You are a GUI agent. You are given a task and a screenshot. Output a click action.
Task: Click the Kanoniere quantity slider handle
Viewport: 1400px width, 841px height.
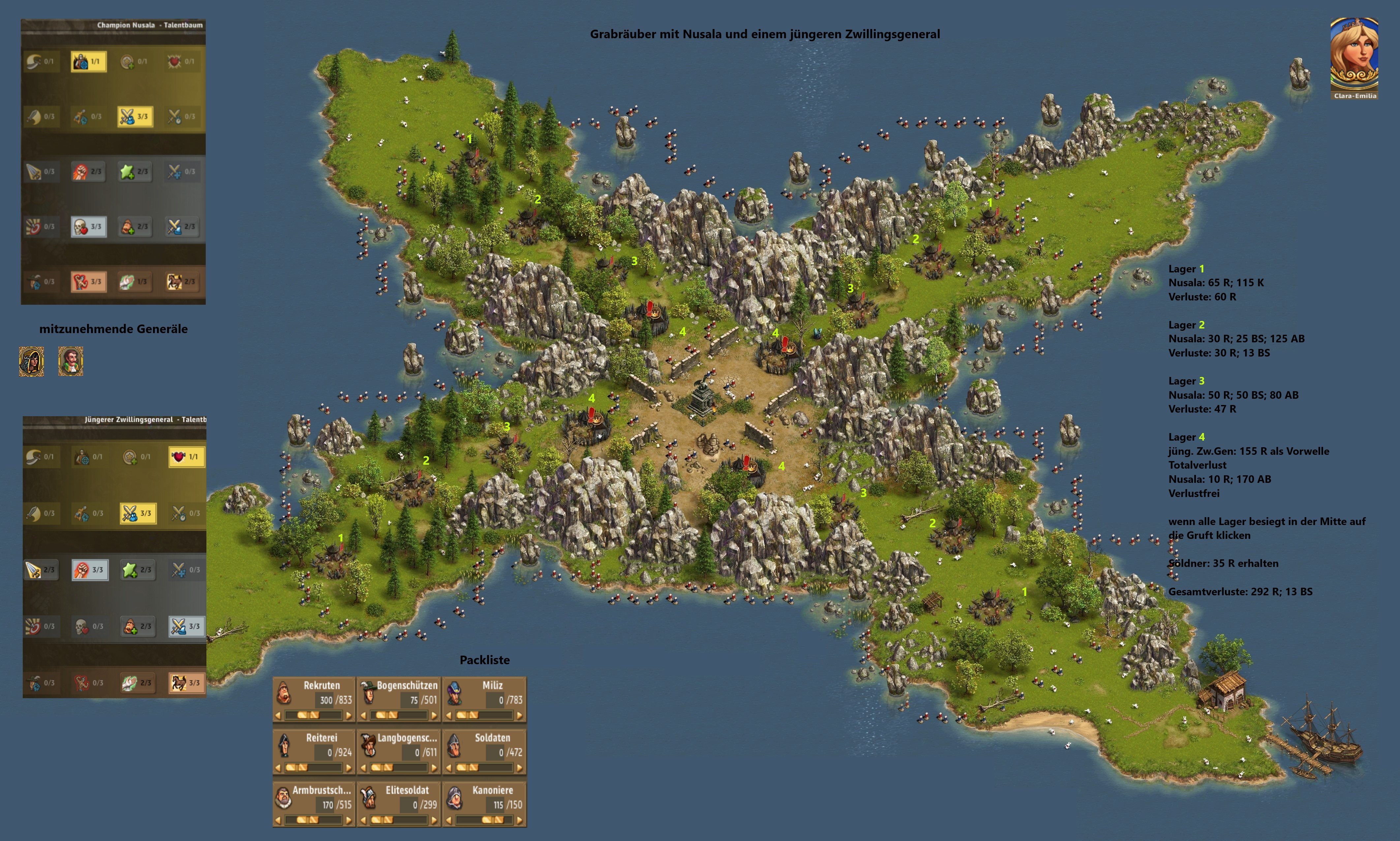(492, 820)
